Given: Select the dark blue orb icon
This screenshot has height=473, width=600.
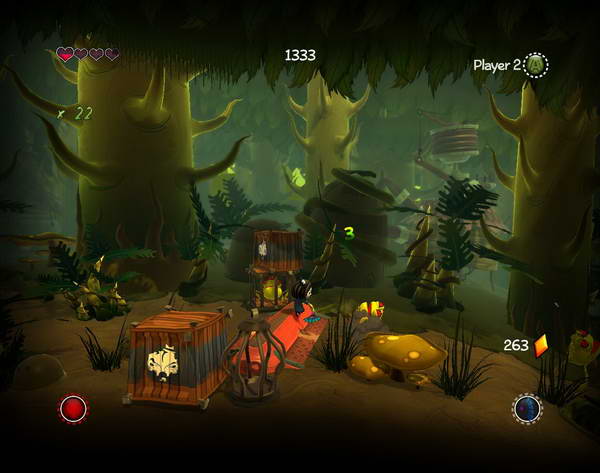Looking at the screenshot, I should coord(527,409).
